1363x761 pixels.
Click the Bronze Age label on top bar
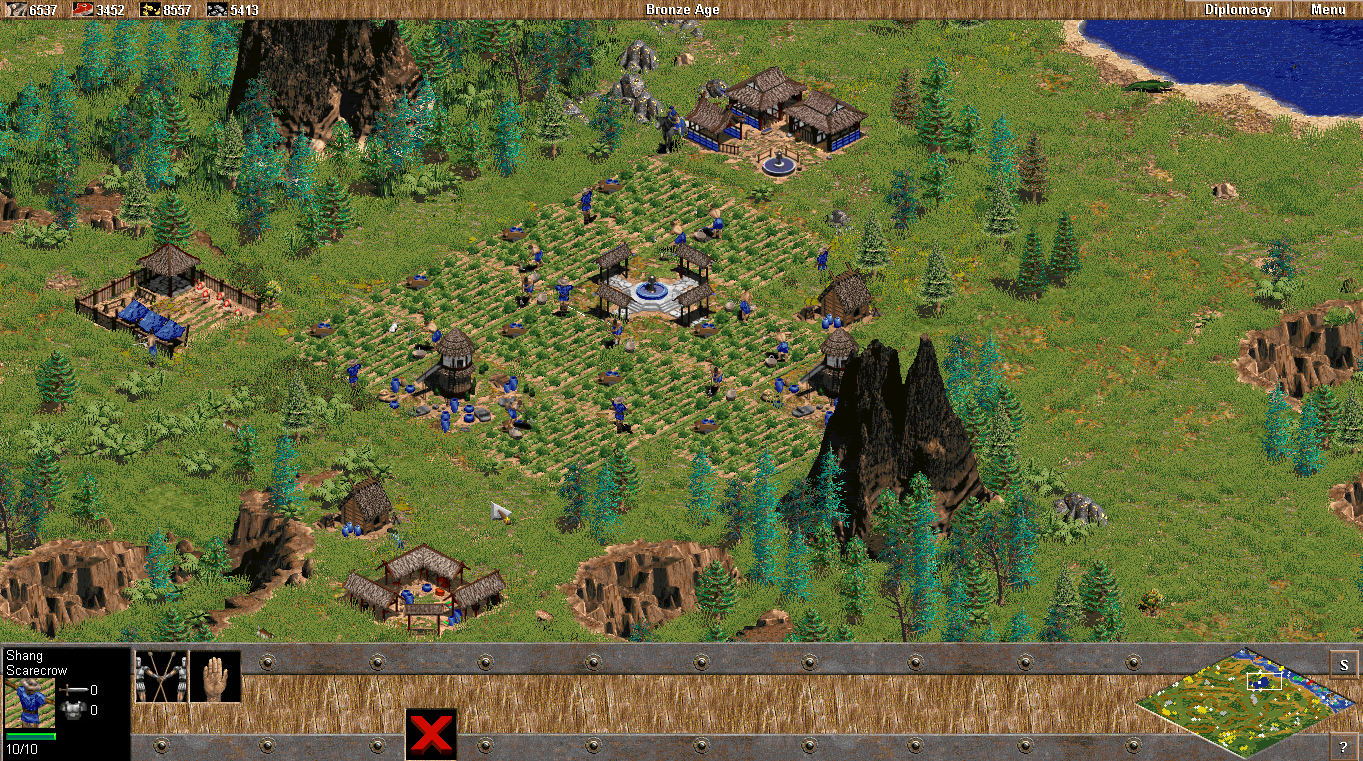(683, 9)
